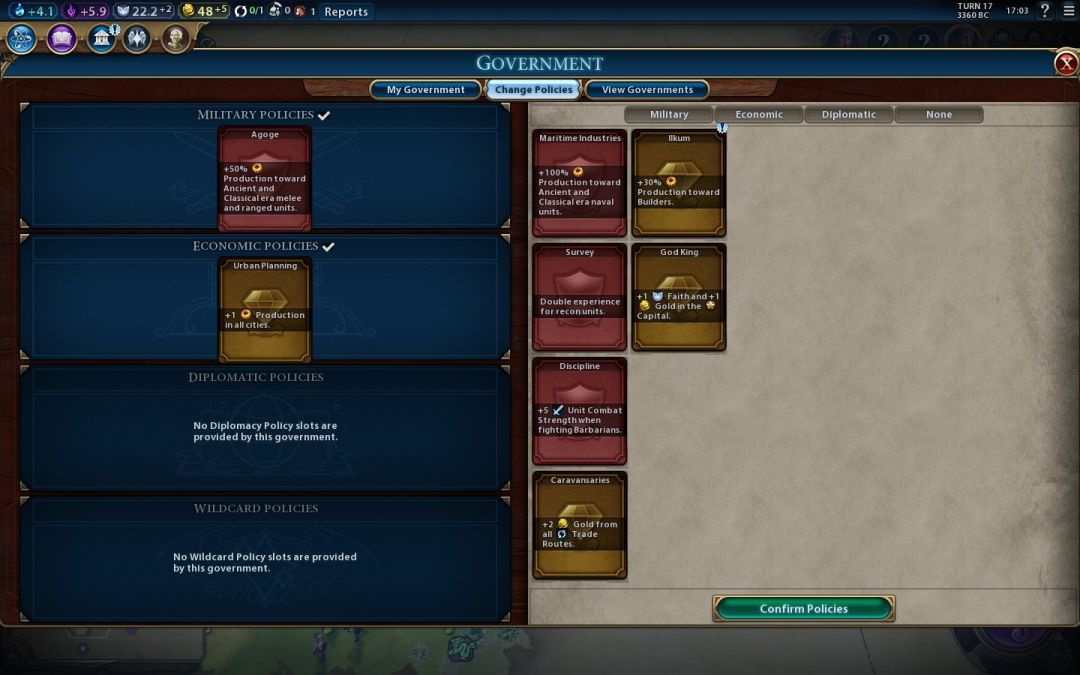
Task: Open the technology tree round icon
Action: [22, 39]
